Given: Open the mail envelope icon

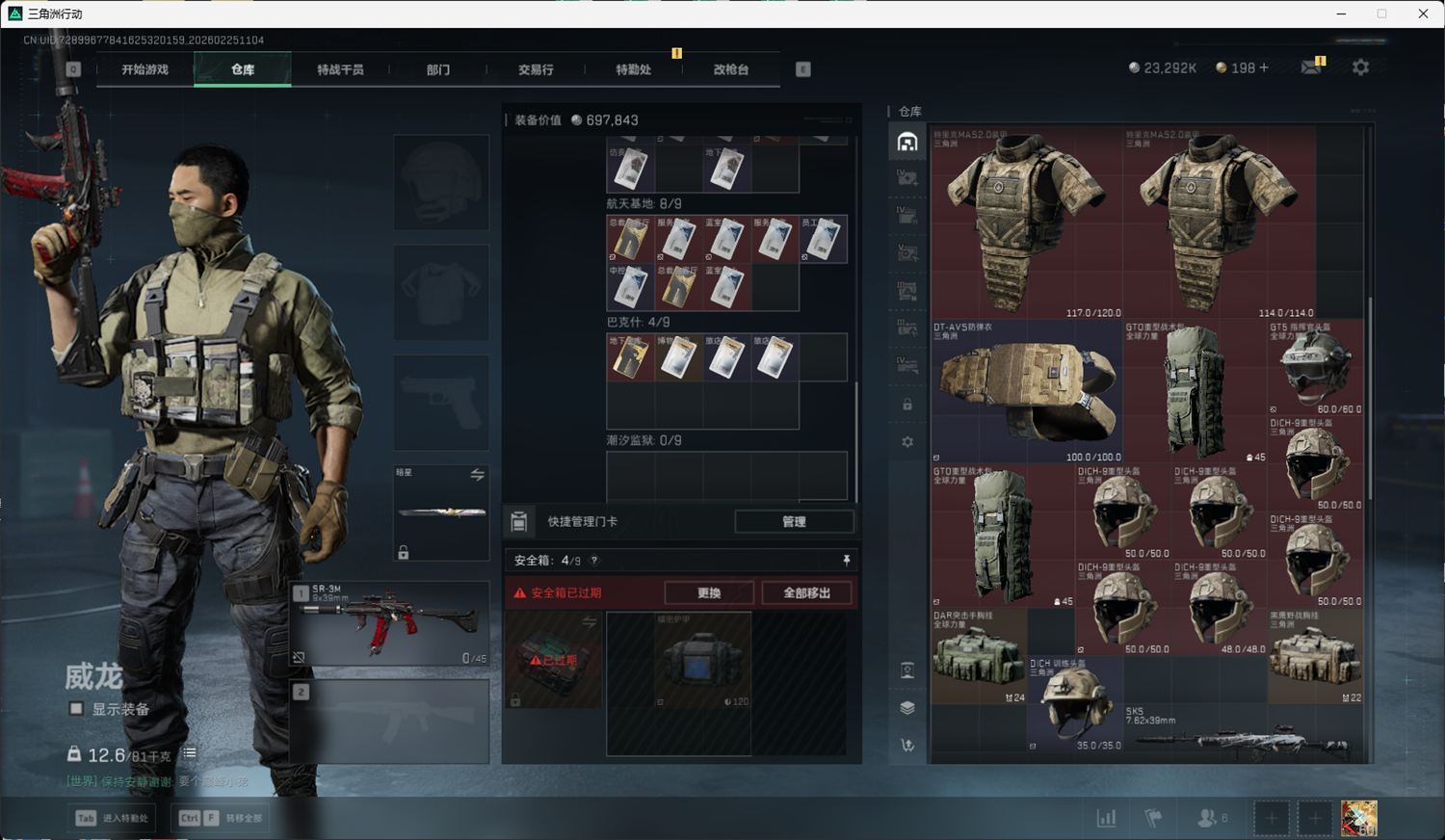Looking at the screenshot, I should point(1311,67).
